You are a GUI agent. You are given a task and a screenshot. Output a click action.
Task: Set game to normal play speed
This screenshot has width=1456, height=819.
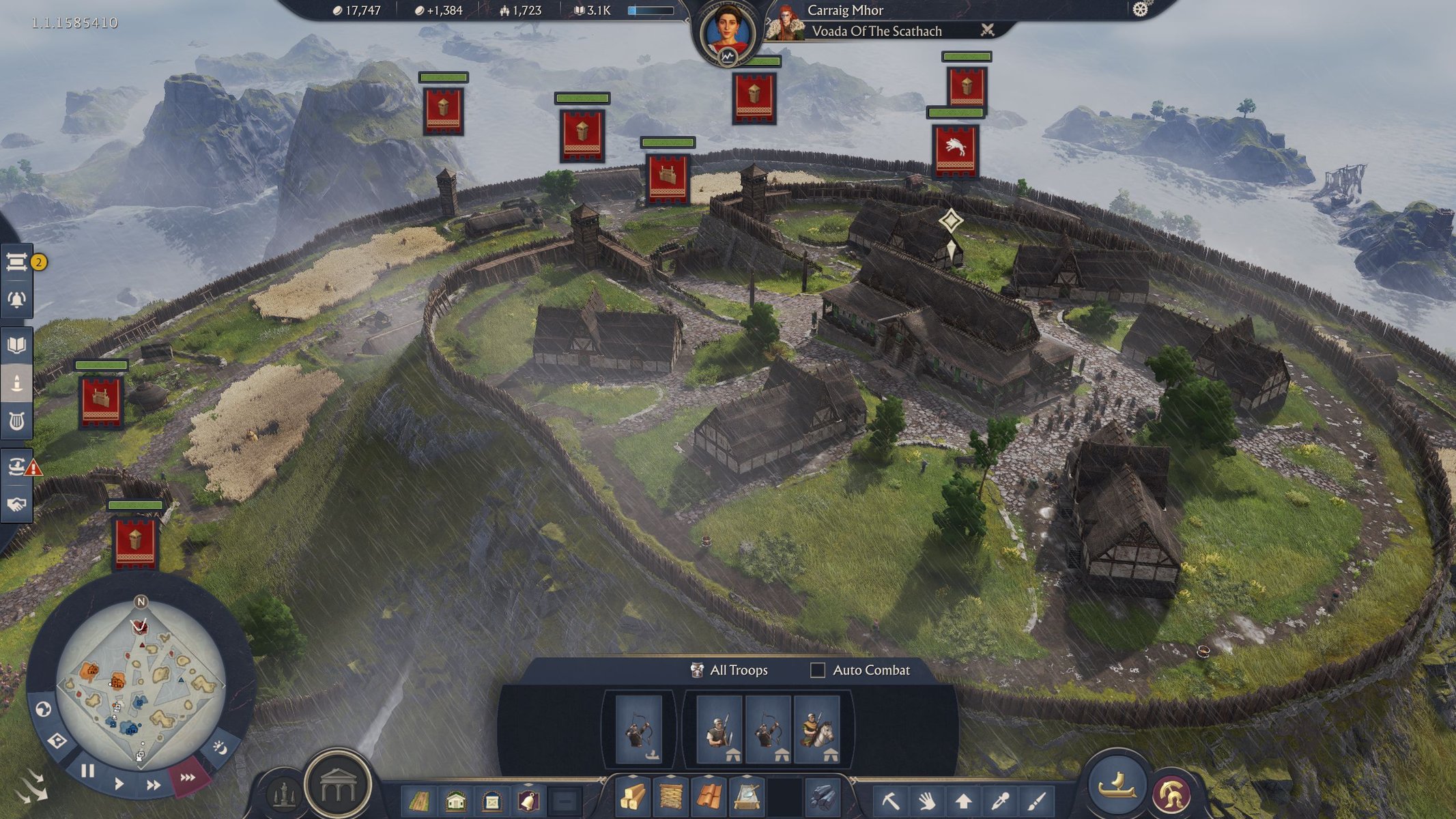[x=119, y=783]
